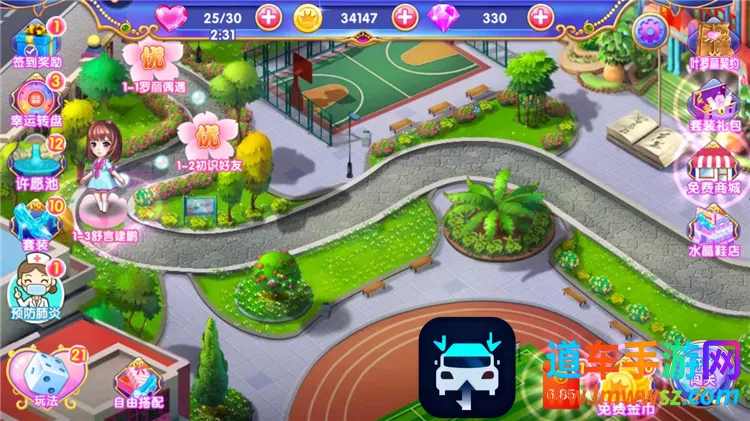Image resolution: width=750 pixels, height=421 pixels.
Task: Add pink diamonds with the plus button
Action: pos(541,16)
